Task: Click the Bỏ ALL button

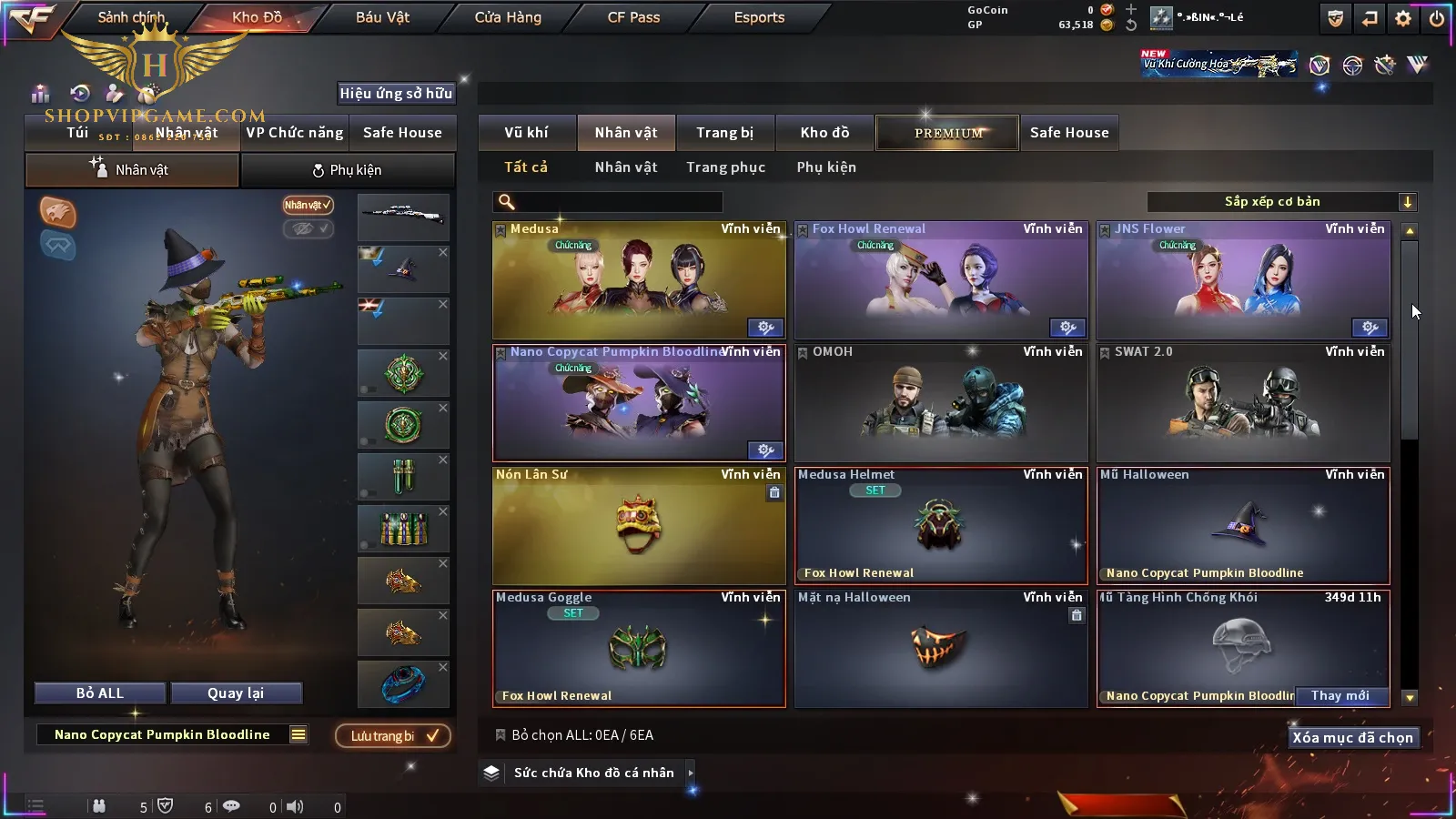Action: click(x=100, y=693)
